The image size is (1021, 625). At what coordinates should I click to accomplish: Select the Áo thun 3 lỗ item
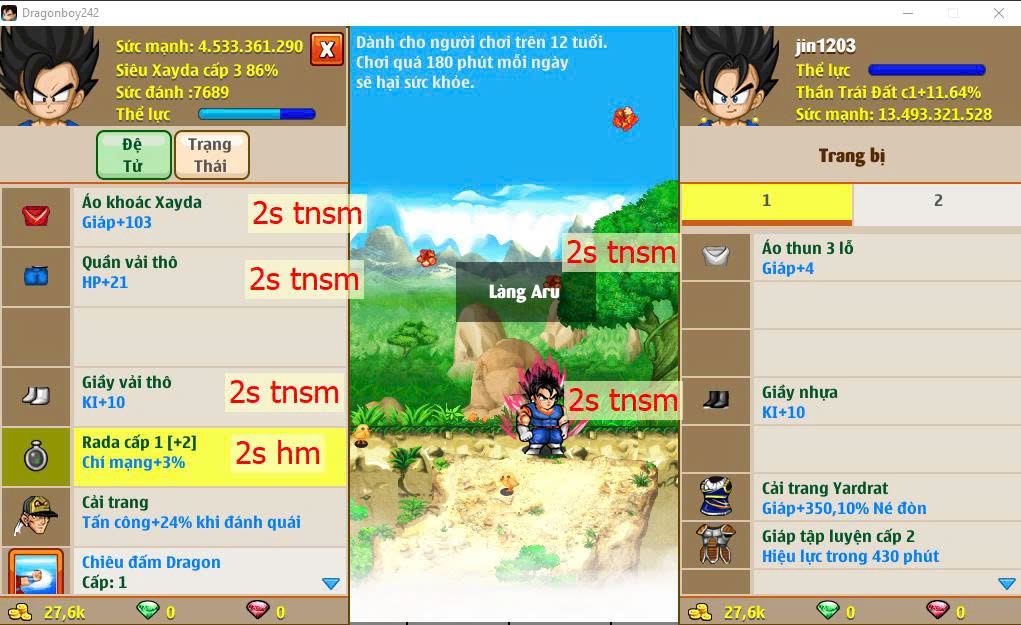tap(850, 258)
